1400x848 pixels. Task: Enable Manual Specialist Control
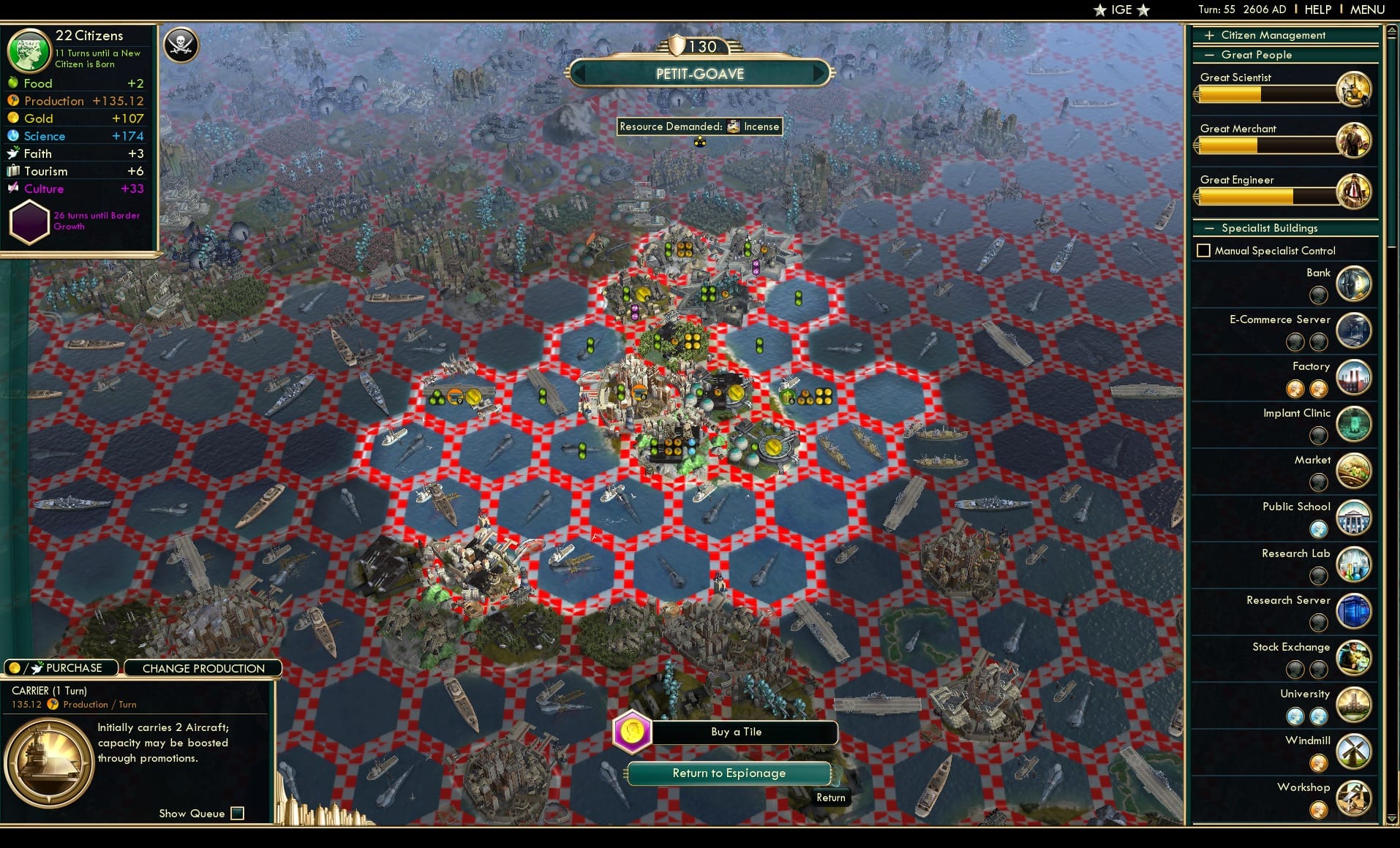(1204, 250)
